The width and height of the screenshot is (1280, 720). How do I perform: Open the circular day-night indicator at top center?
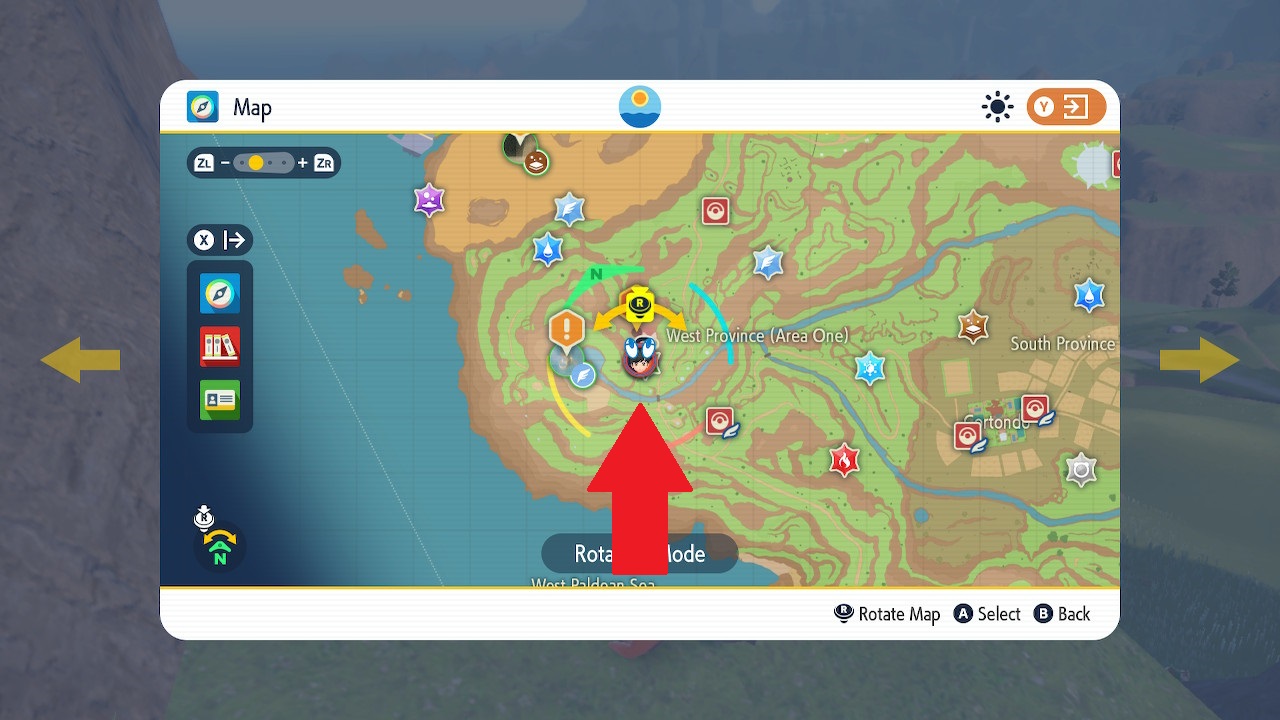click(x=640, y=107)
